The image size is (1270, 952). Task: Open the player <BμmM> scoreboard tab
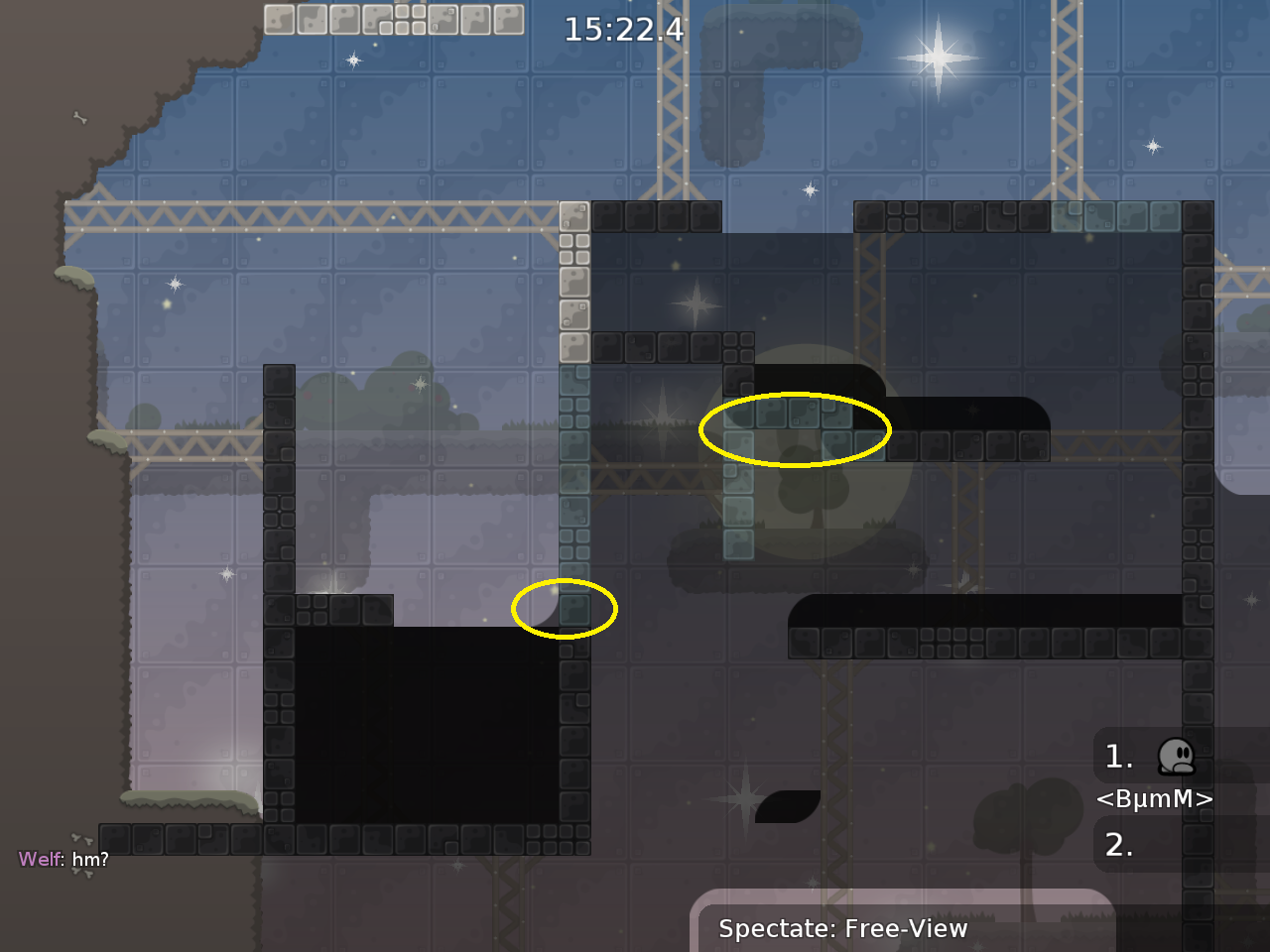(x=1155, y=799)
